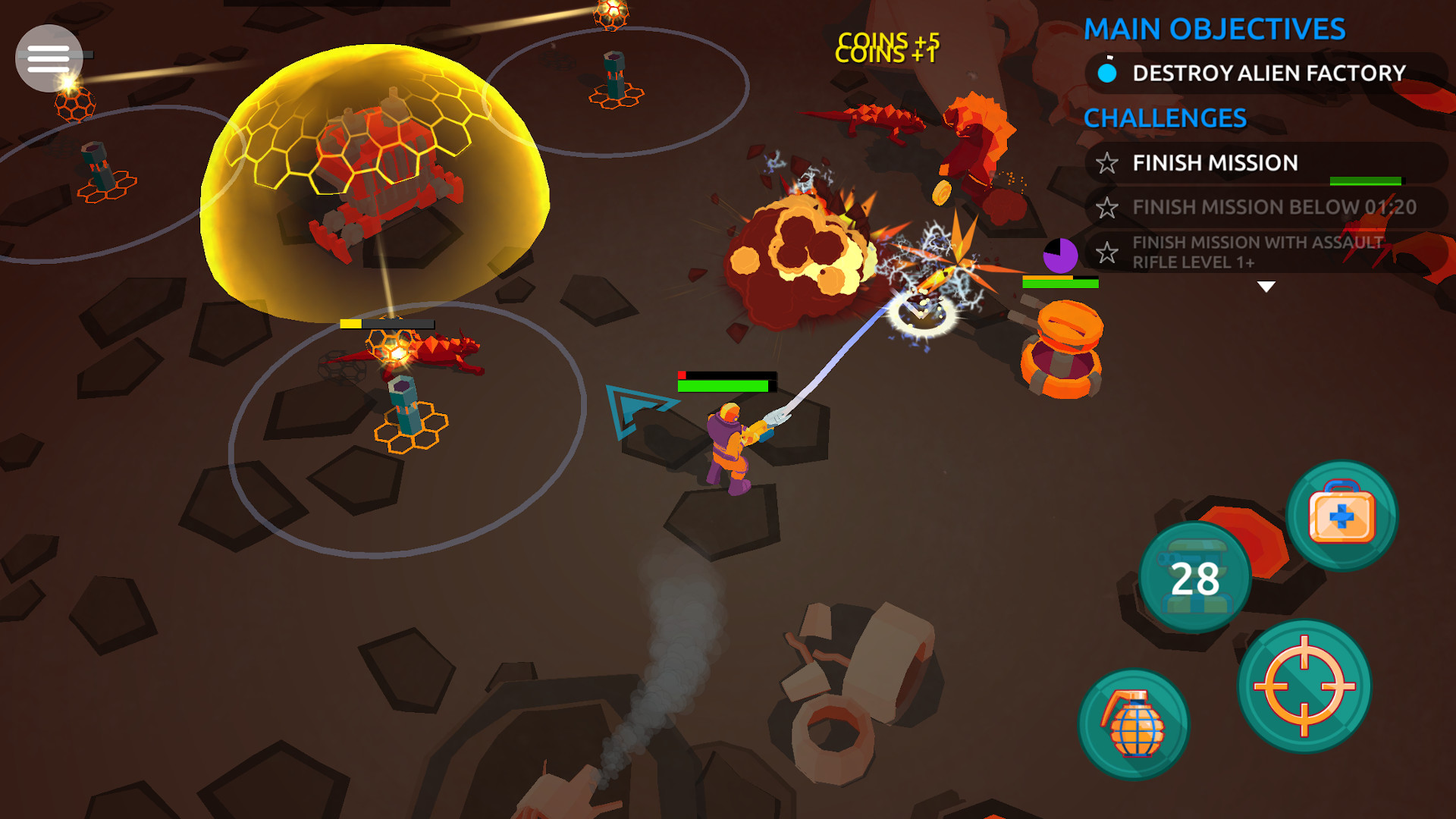Tap the purple cooldown timer icon
Viewport: 1456px width, 819px height.
click(1062, 256)
